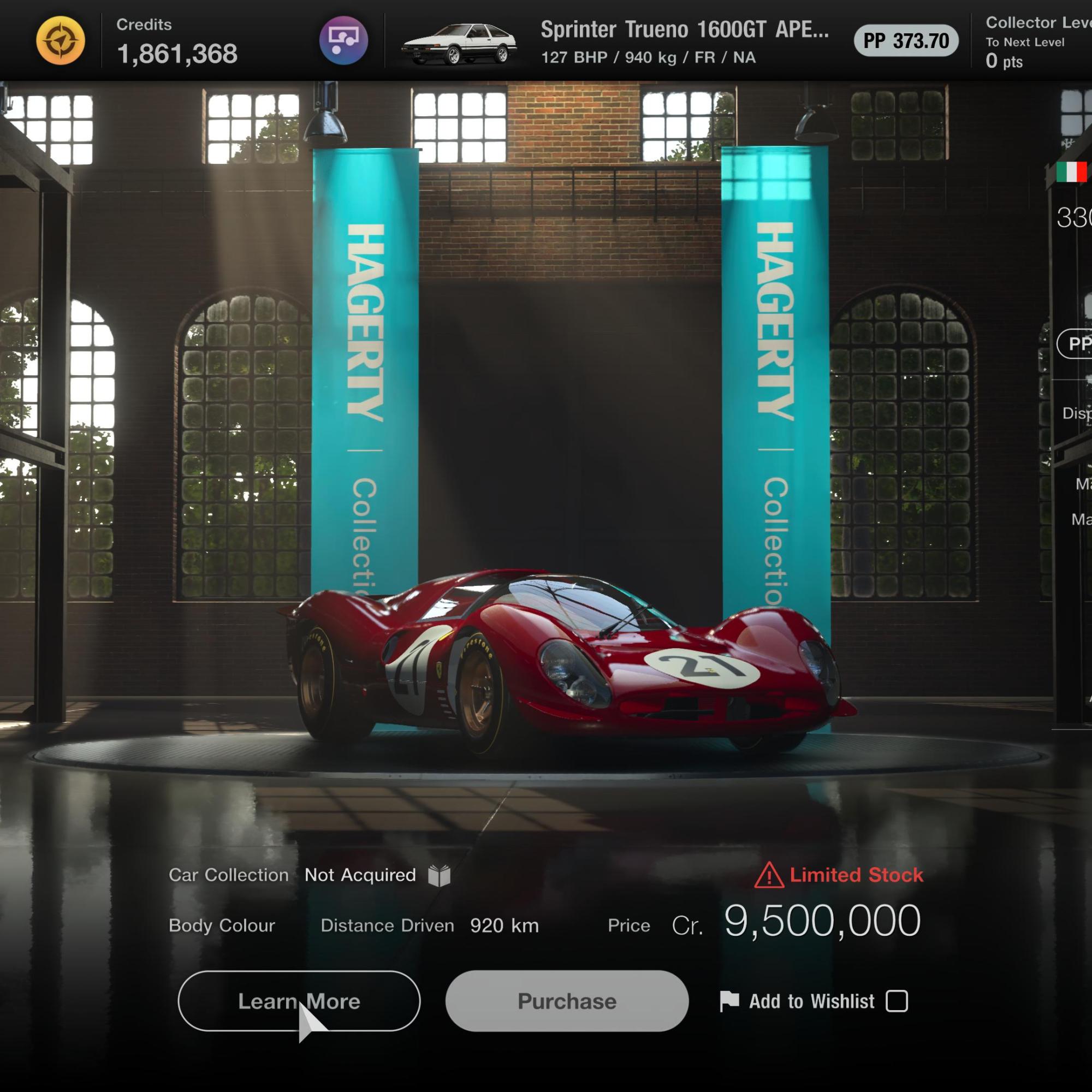The width and height of the screenshot is (1092, 1092).
Task: Open the car collection book icon
Action: click(x=439, y=876)
